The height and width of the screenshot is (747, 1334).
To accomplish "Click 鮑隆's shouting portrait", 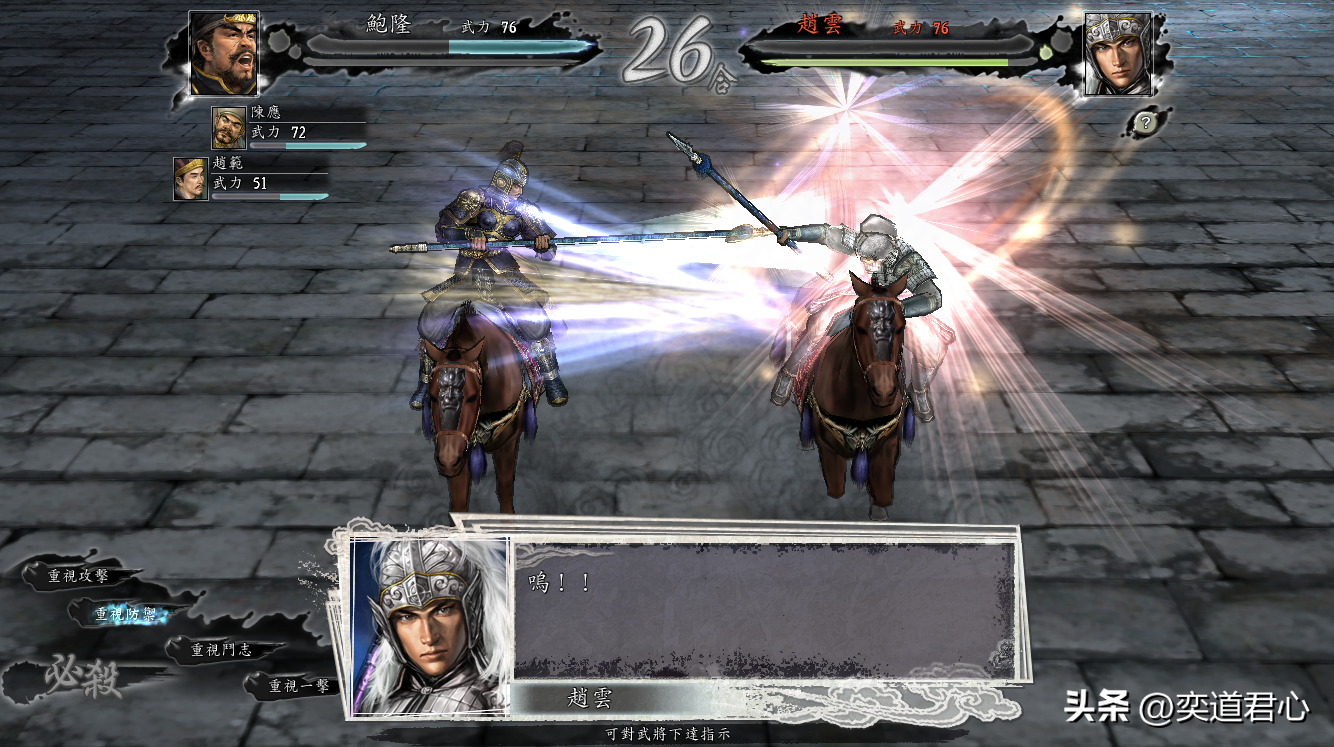I will tap(224, 53).
